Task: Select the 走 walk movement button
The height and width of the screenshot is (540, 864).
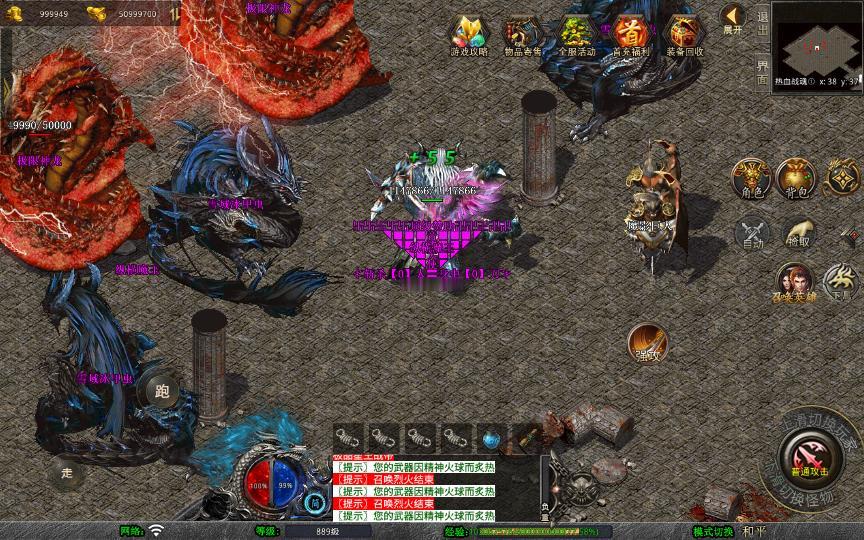Action: click(x=67, y=472)
